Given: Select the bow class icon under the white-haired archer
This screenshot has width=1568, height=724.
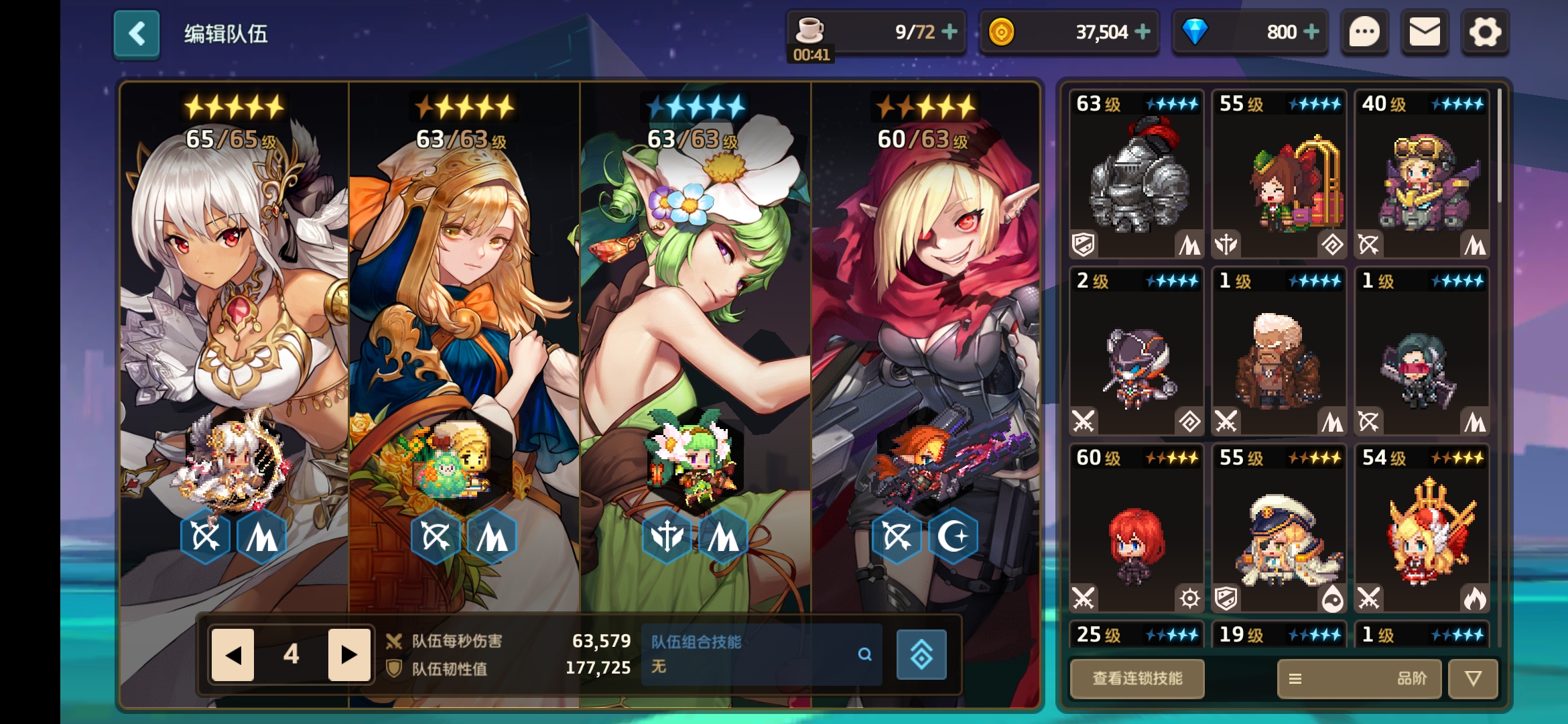Looking at the screenshot, I should (204, 535).
